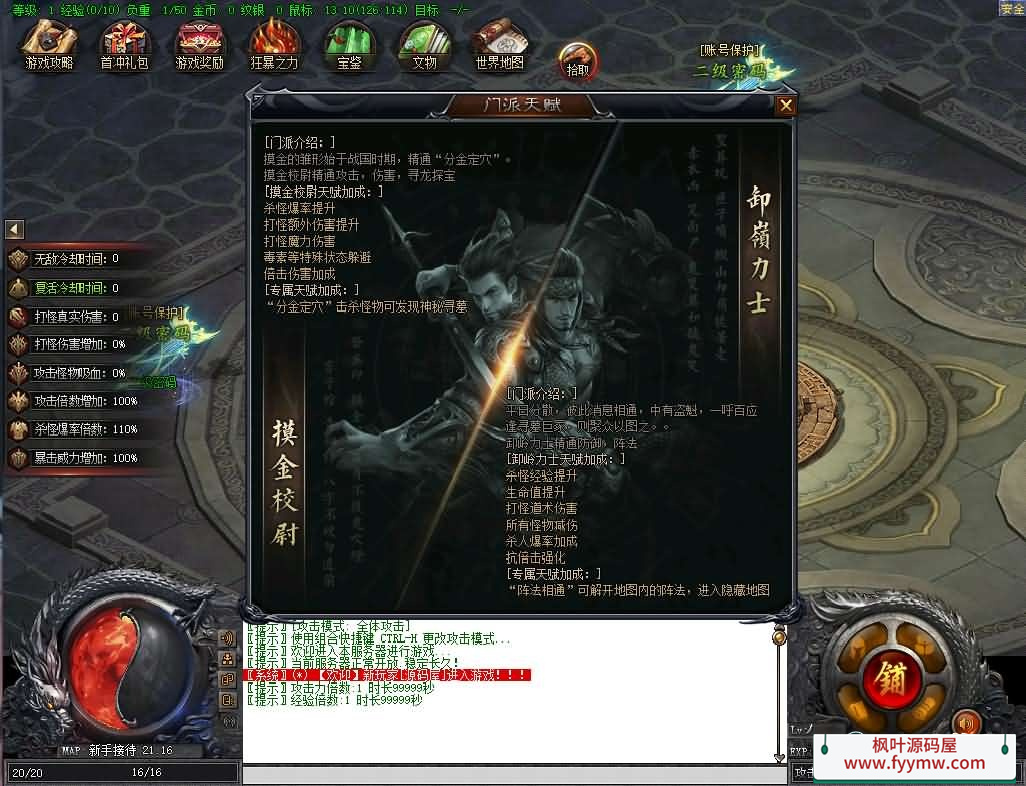Collapse the stats panel with the left arrow
Screen dimensions: 1026x786
14,229
